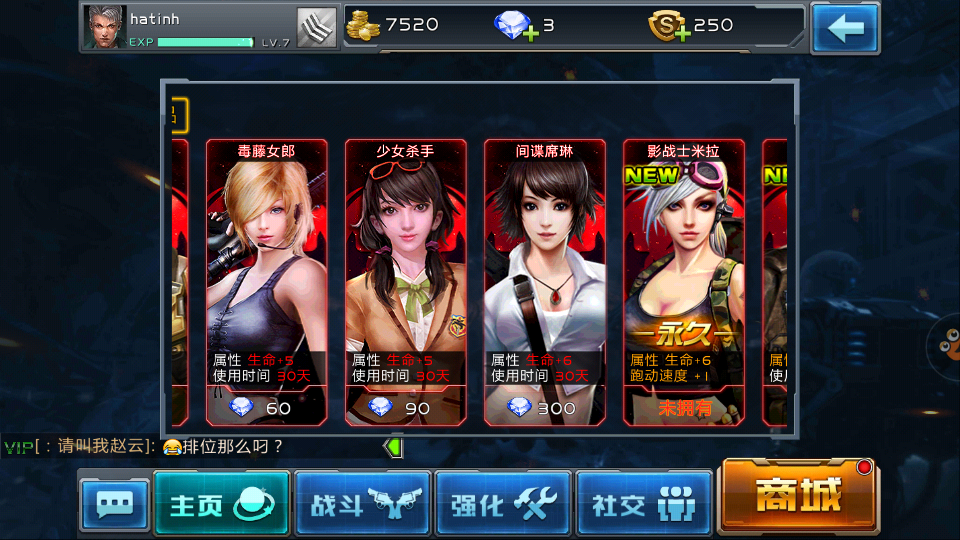Open the 战斗 battle menu
The image size is (960, 540).
coord(362,504)
